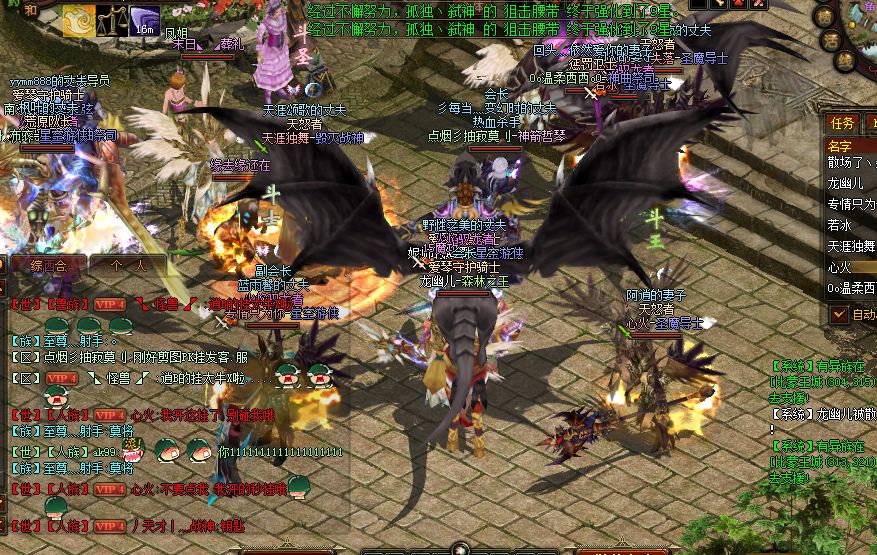
Task: Click the round 线 menu button
Action: pyautogui.click(x=845, y=62)
